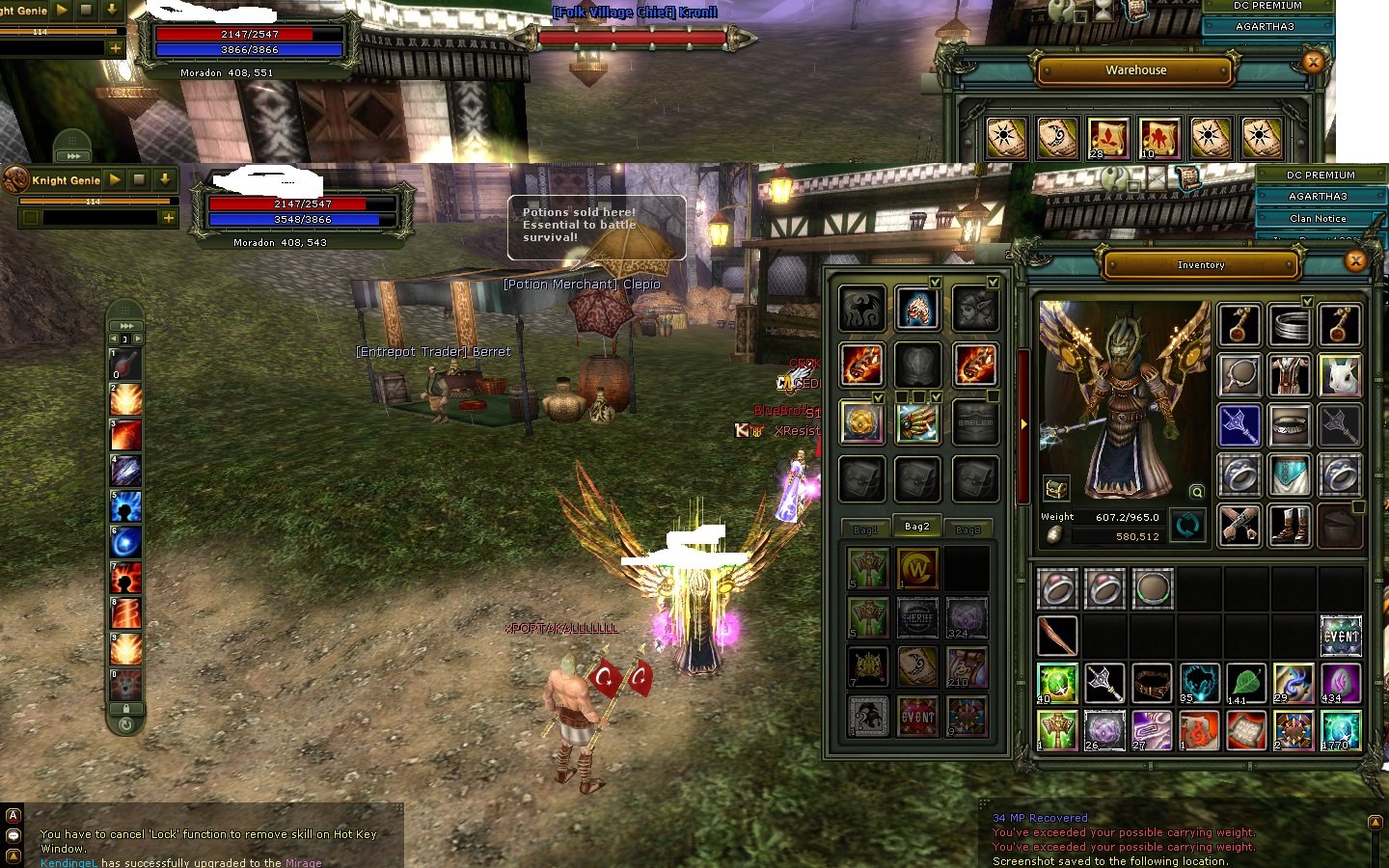Close the Warehouse window

(x=1312, y=62)
